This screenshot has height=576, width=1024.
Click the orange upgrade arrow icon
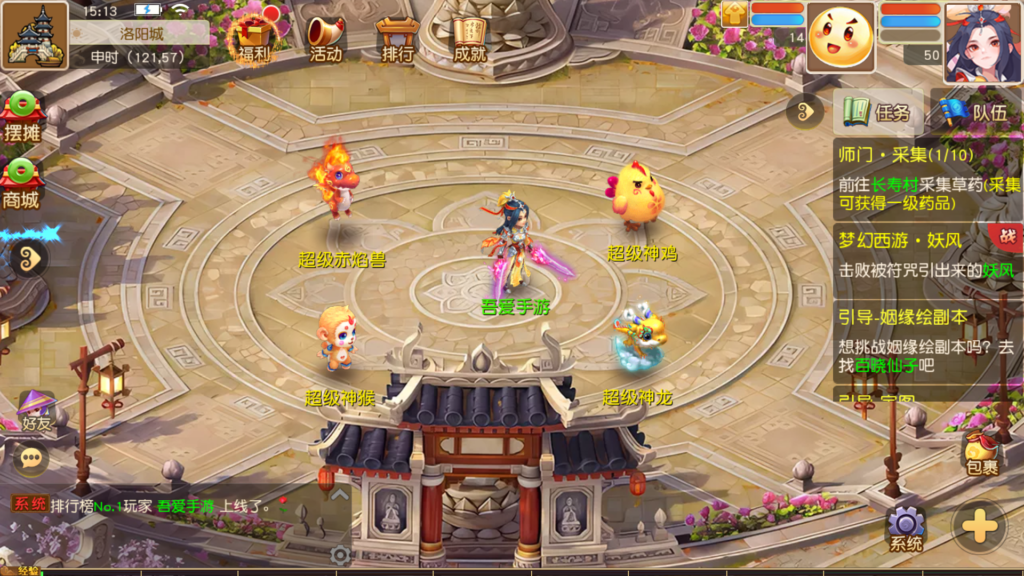pos(733,13)
